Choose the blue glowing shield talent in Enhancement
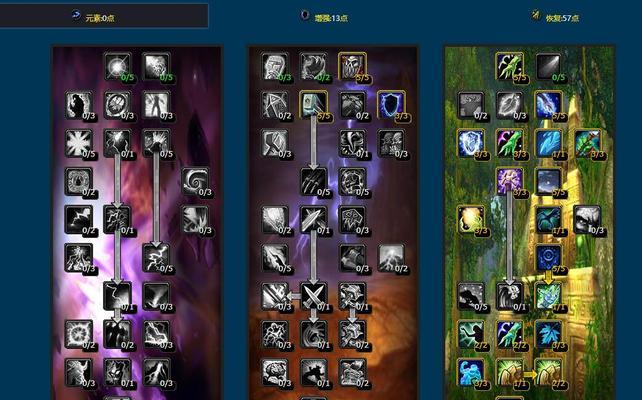642x400 pixels. (x=391, y=104)
